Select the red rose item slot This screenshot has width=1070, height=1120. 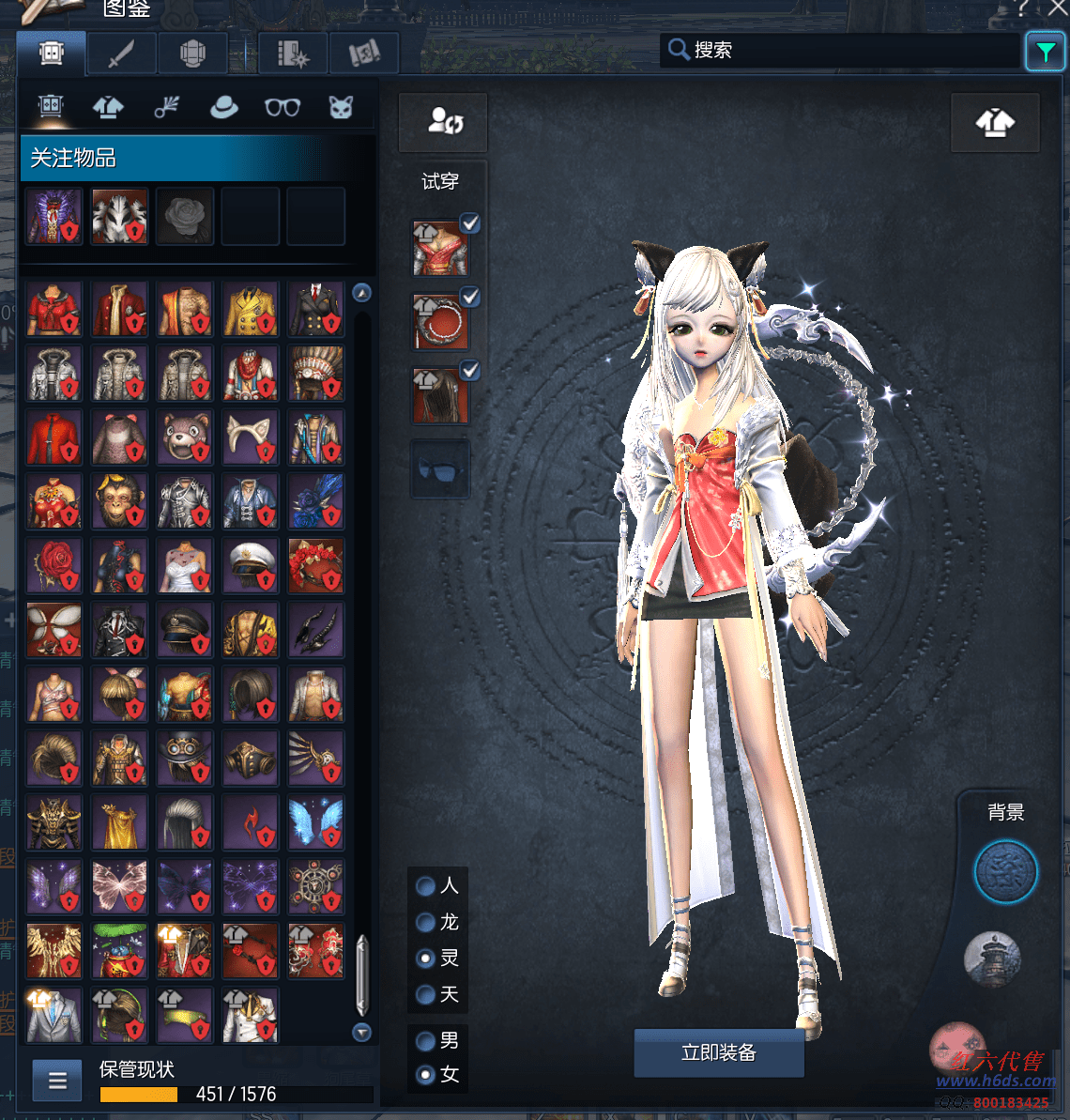[x=53, y=566]
